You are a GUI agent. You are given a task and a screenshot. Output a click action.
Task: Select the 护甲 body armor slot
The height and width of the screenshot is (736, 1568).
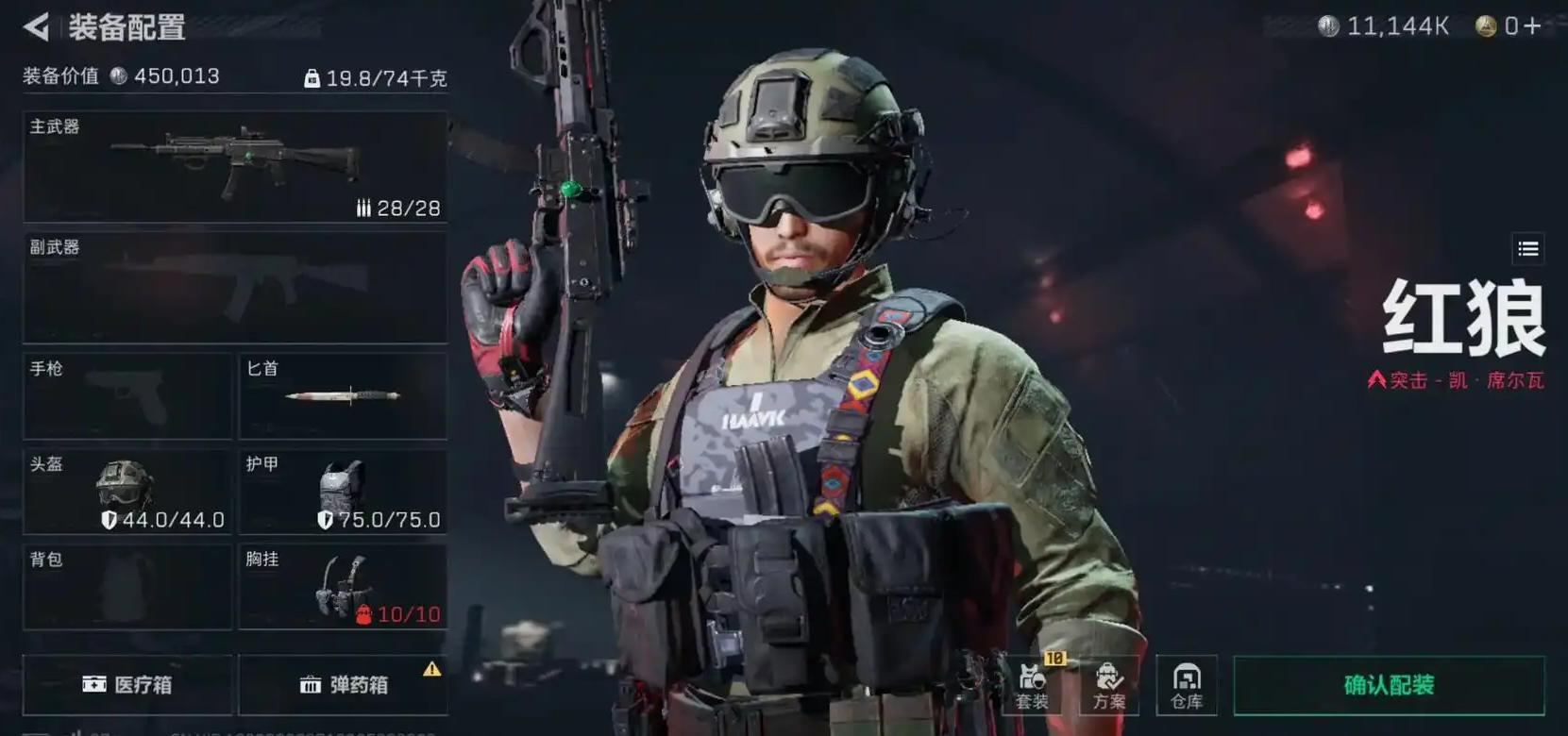pos(343,493)
